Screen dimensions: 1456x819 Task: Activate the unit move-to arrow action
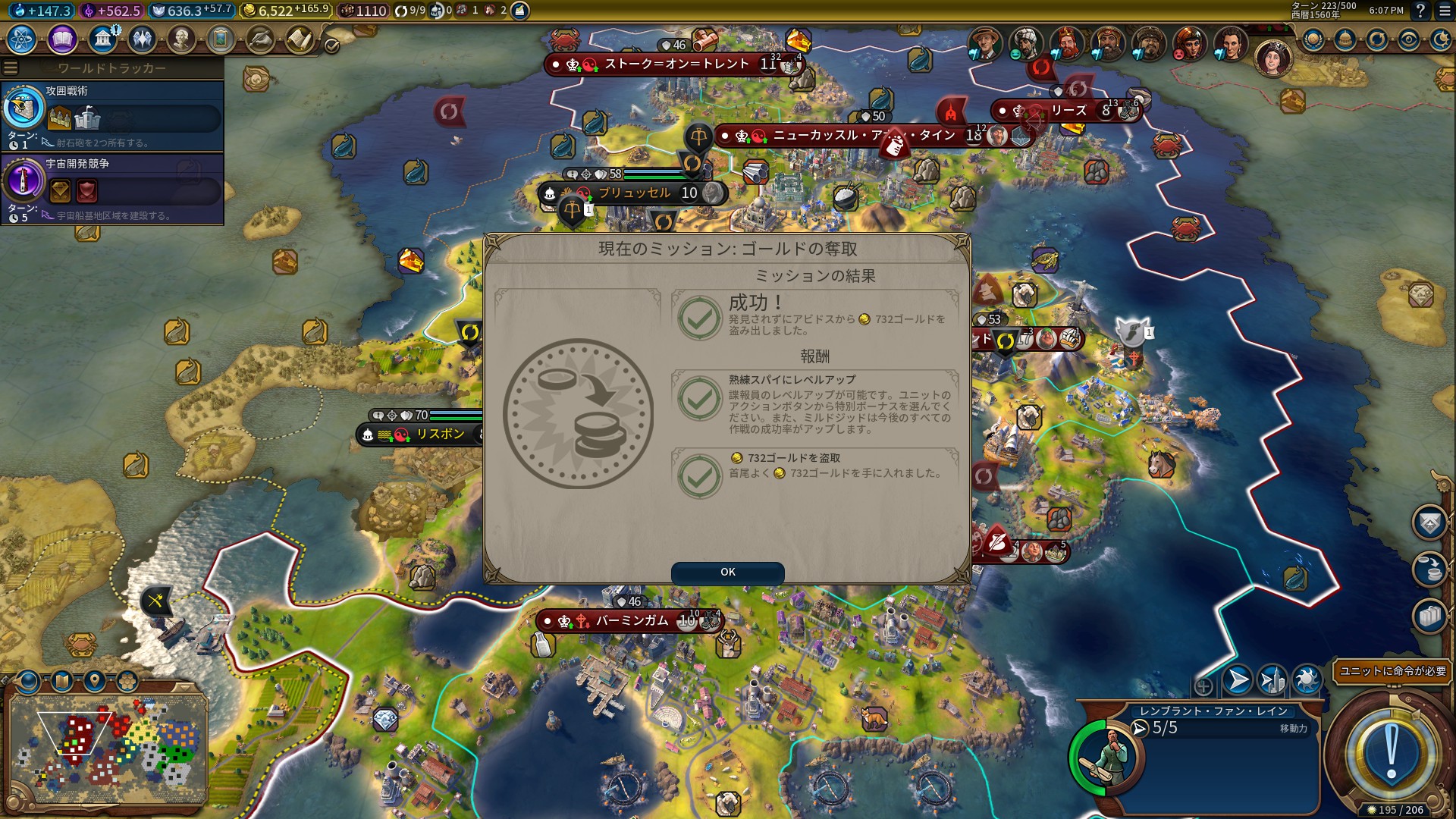tap(1237, 680)
